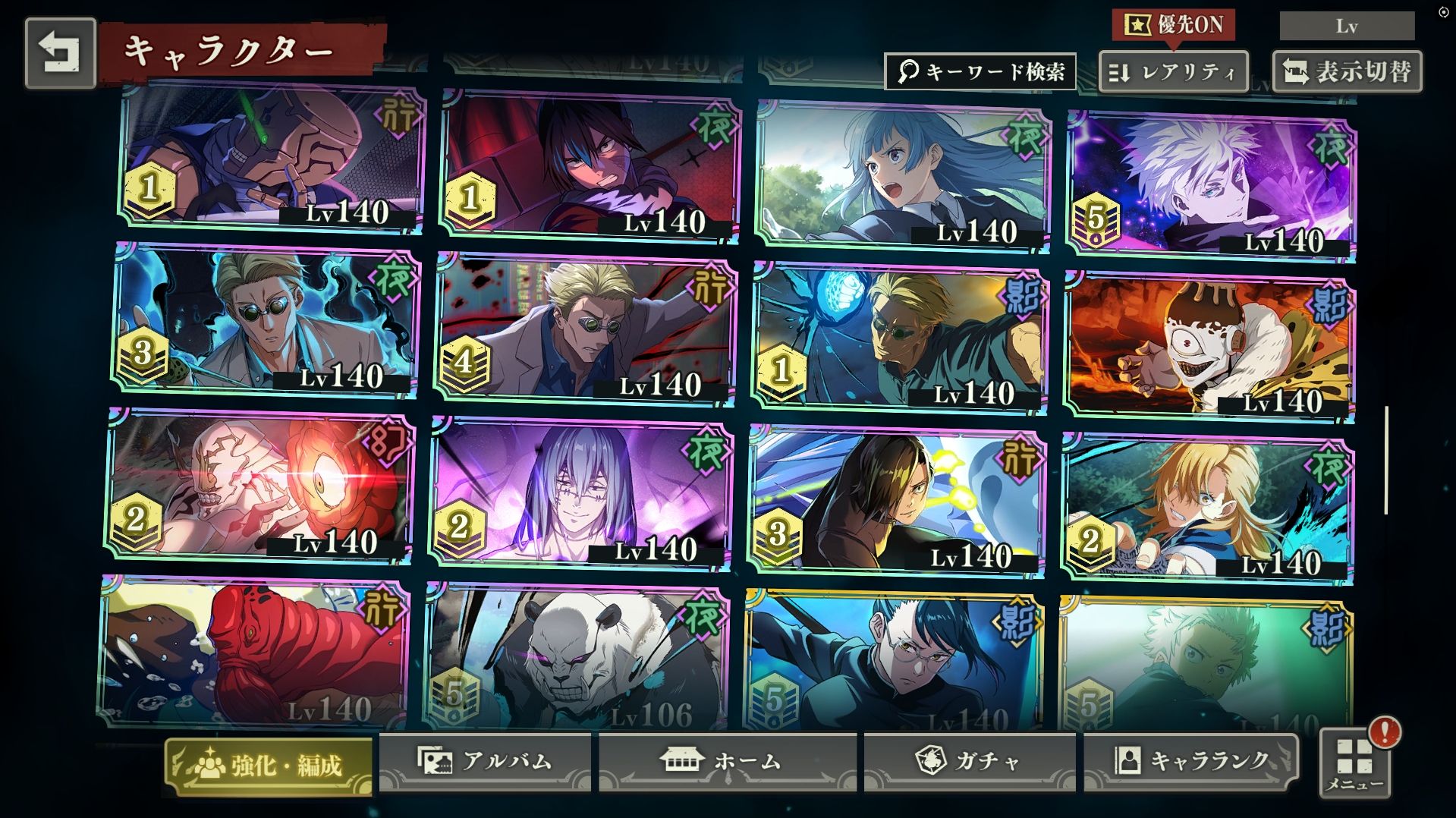
Task: Click the back arrow button
Action: (x=60, y=53)
